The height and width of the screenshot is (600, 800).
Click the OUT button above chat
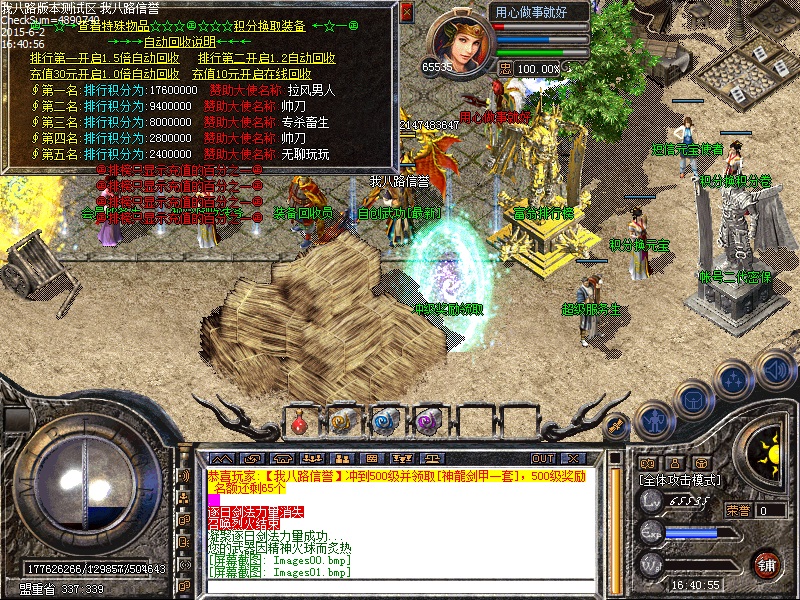pos(543,458)
